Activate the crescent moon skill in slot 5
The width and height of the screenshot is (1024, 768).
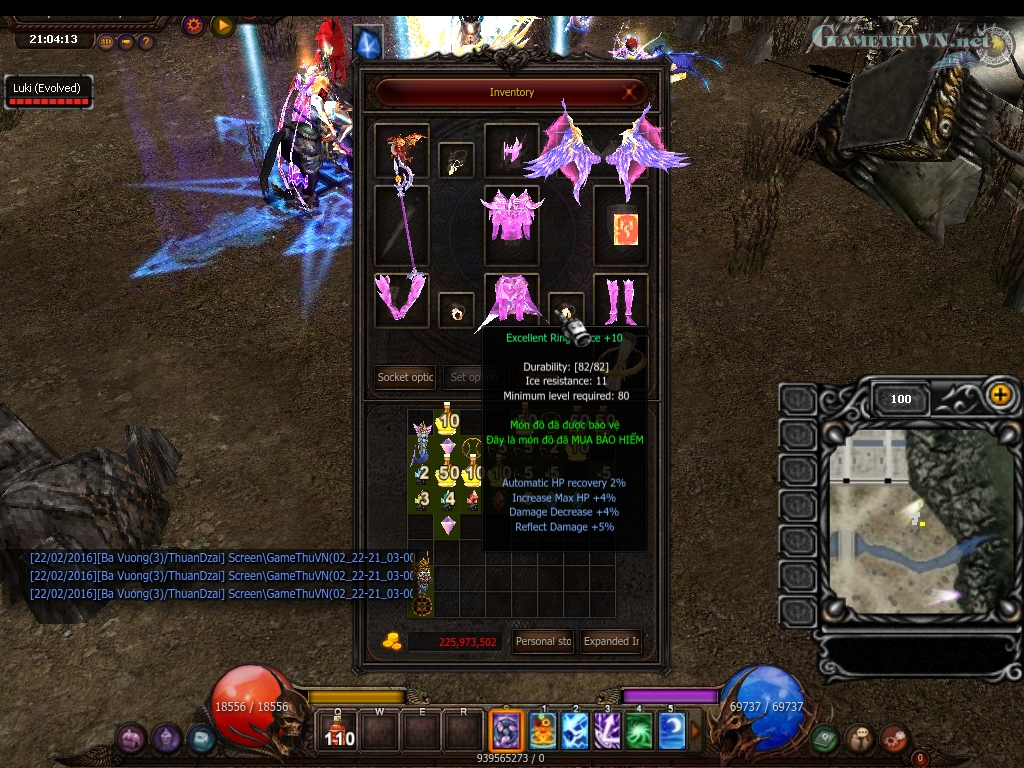pos(671,730)
